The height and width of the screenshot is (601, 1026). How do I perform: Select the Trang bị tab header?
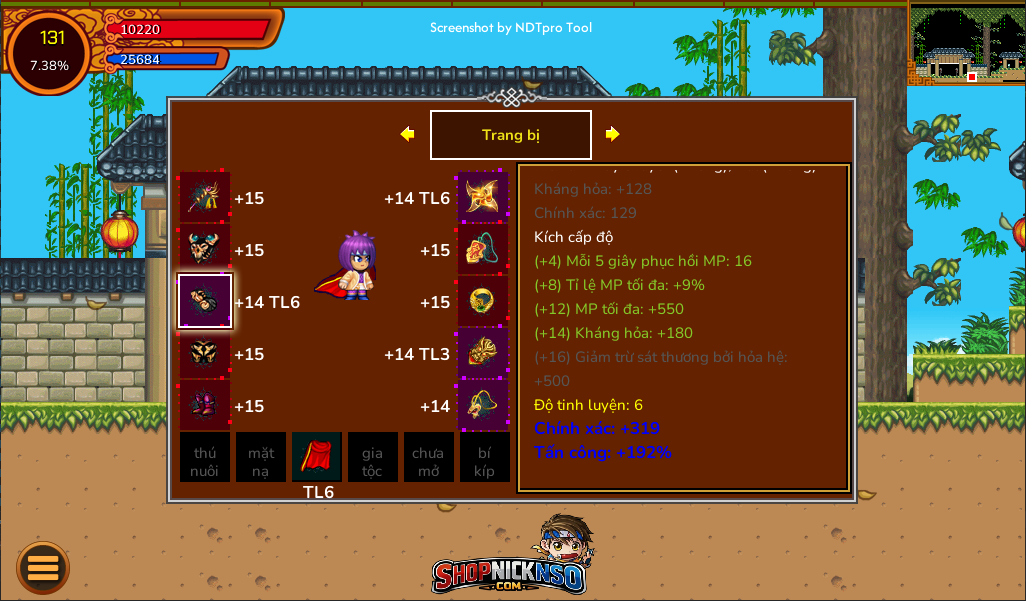coord(511,135)
